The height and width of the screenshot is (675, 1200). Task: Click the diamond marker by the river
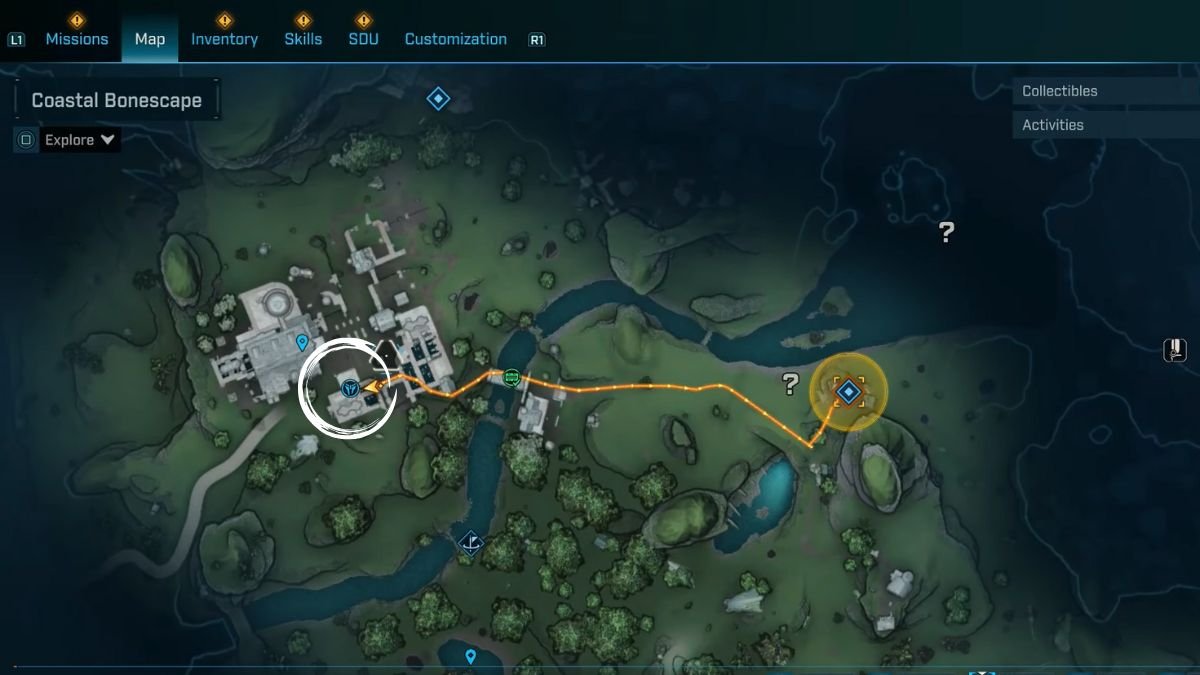pyautogui.click(x=471, y=542)
